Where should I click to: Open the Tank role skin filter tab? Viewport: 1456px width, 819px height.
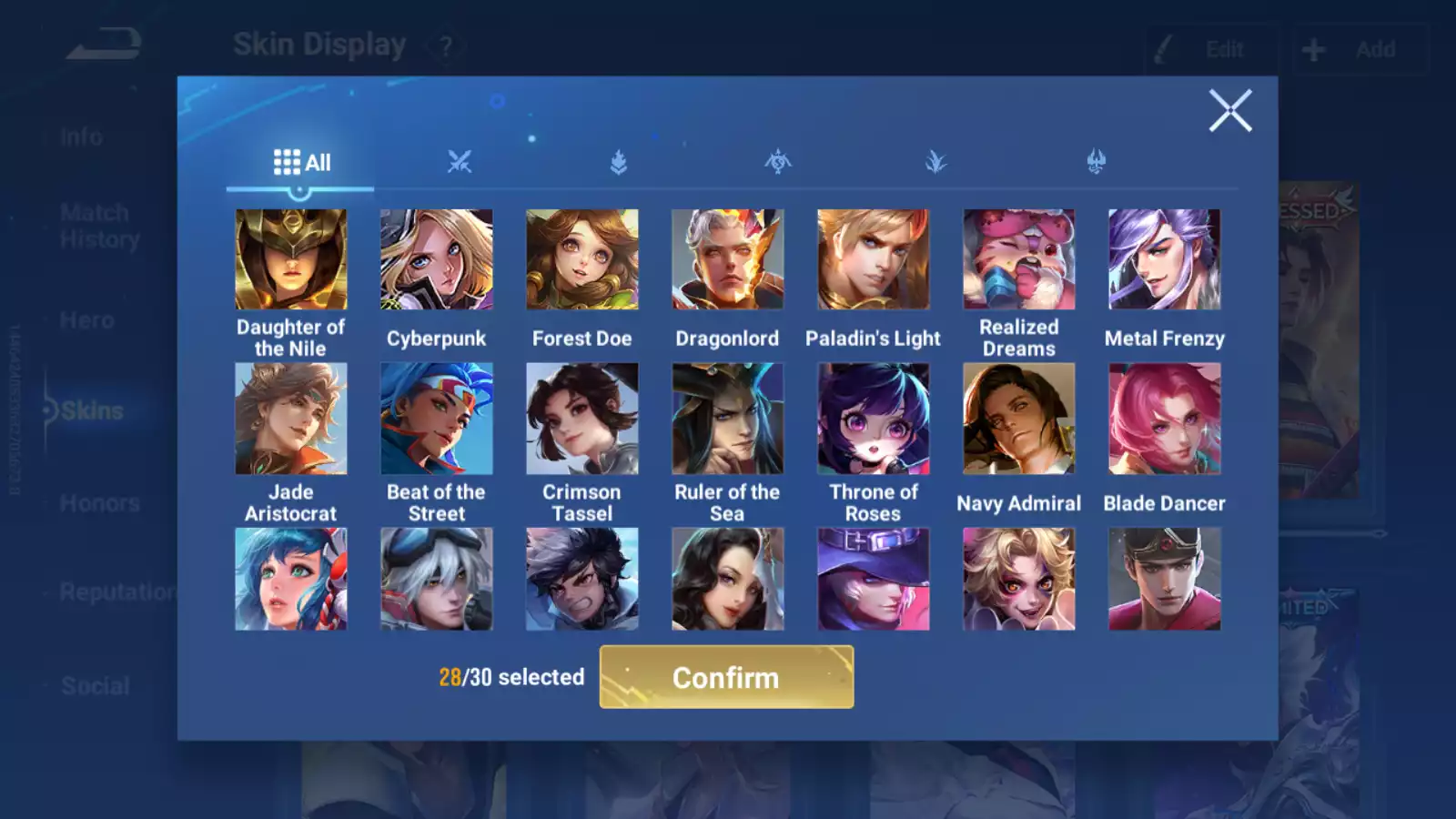click(618, 161)
